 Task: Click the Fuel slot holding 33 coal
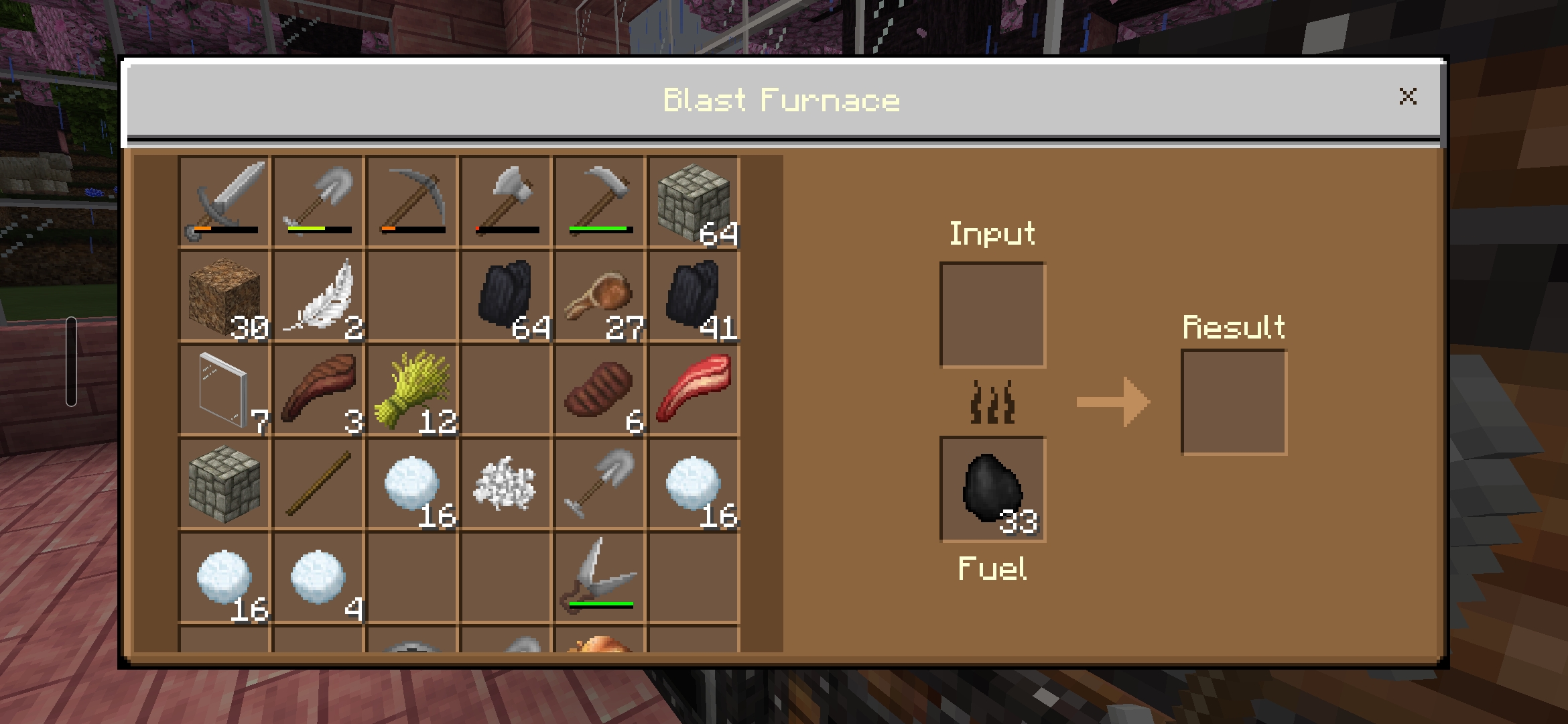point(992,489)
